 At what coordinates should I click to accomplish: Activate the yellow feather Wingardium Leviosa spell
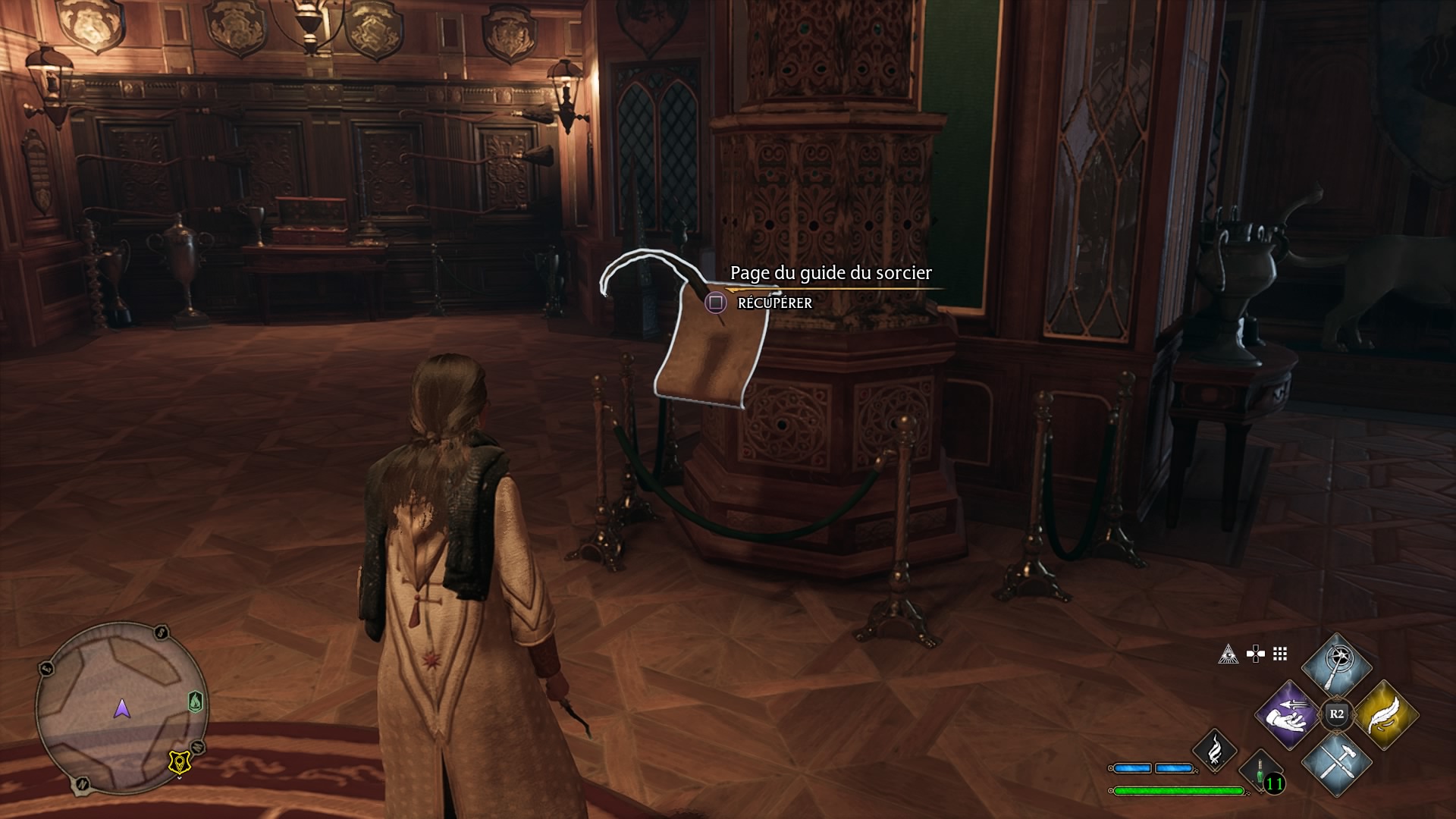1385,715
